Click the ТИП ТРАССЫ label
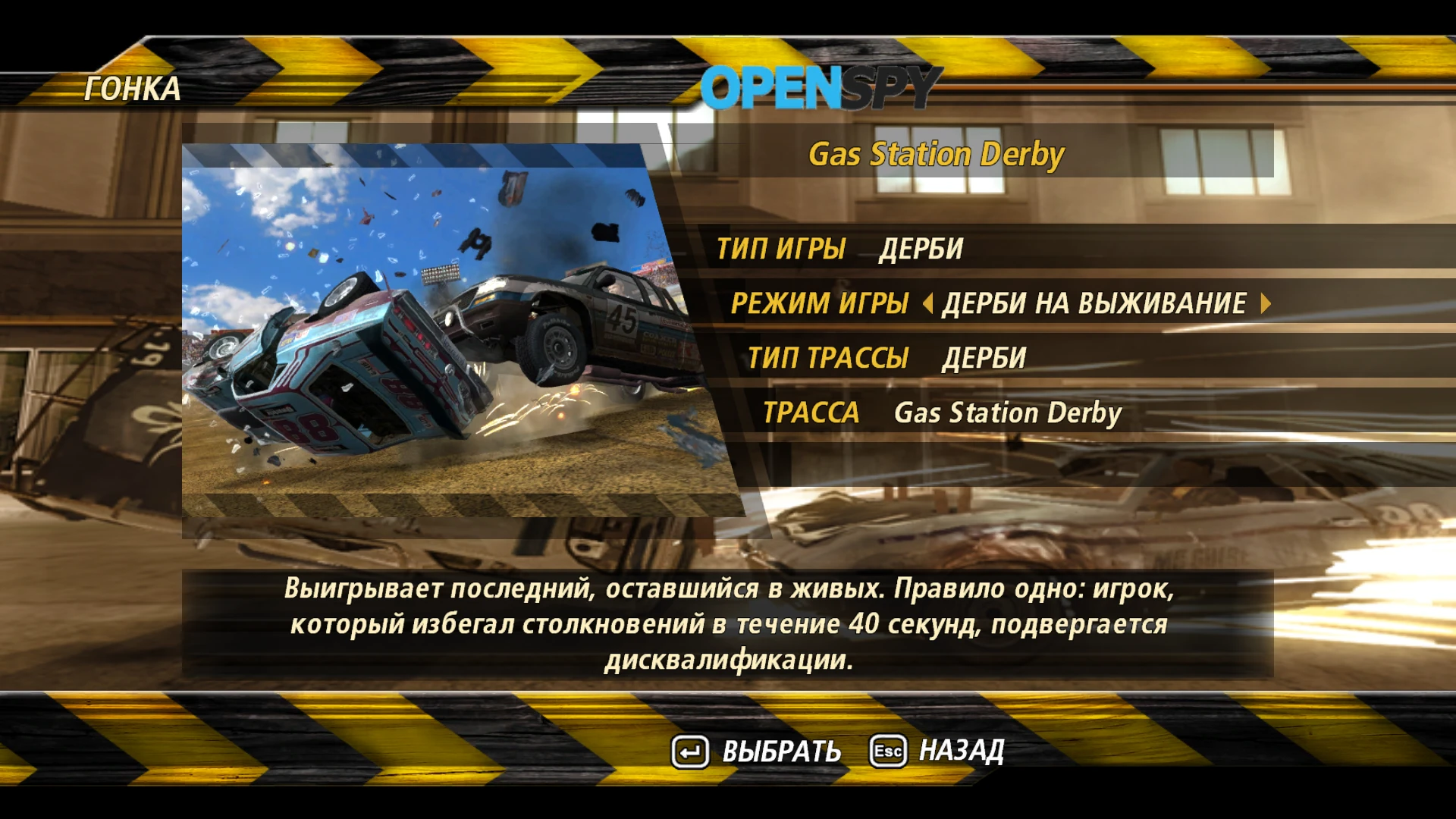 [826, 357]
